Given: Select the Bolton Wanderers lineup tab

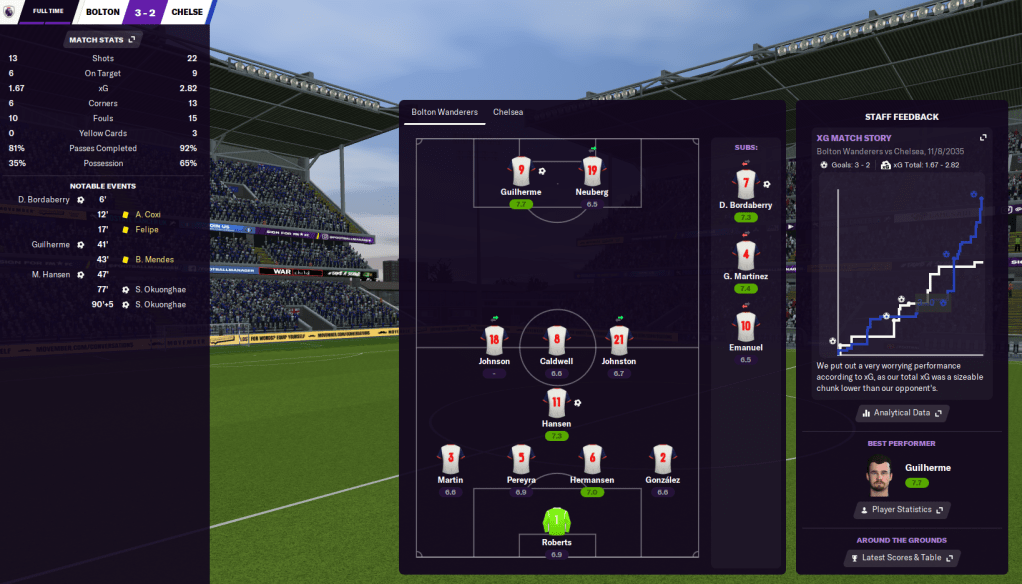Looking at the screenshot, I should (x=444, y=112).
